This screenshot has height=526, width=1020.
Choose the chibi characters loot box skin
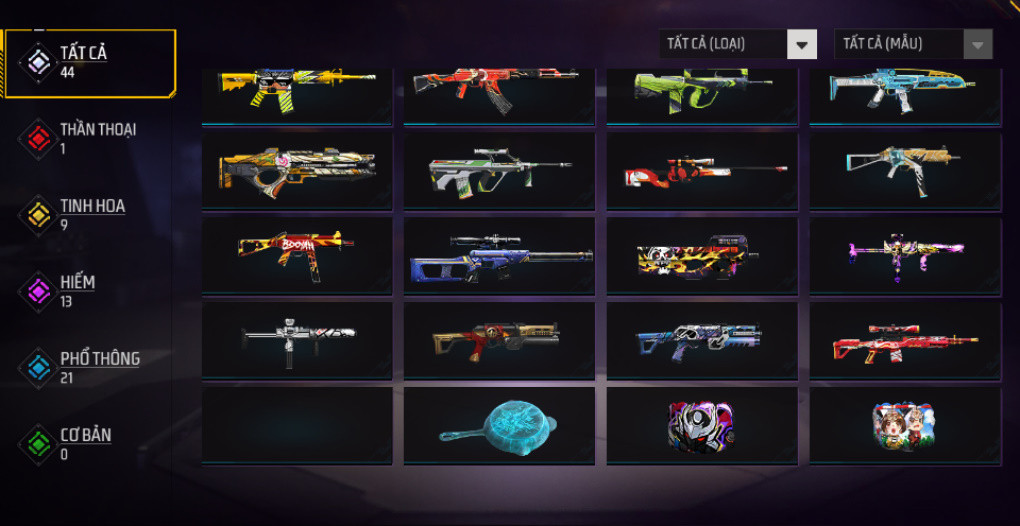coord(905,427)
